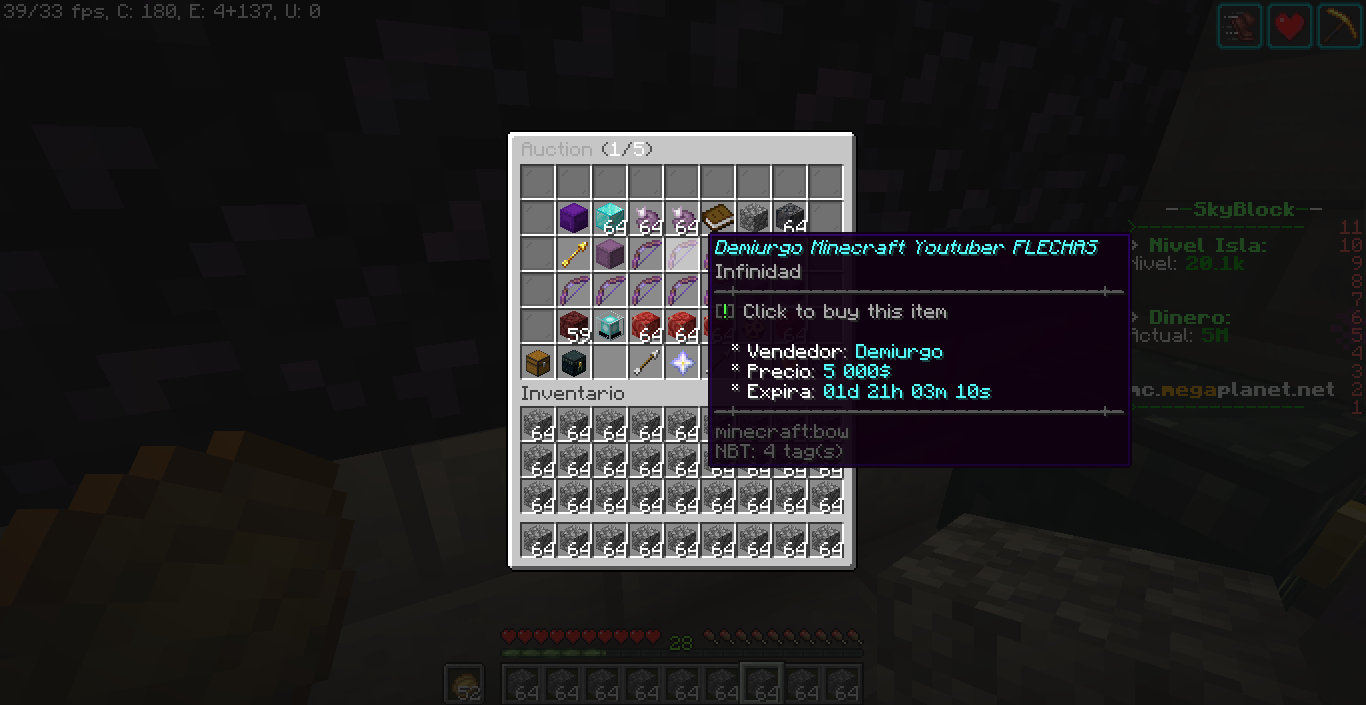Image resolution: width=1366 pixels, height=705 pixels.
Task: Select the dark red block stack of 59
Action: pos(573,326)
